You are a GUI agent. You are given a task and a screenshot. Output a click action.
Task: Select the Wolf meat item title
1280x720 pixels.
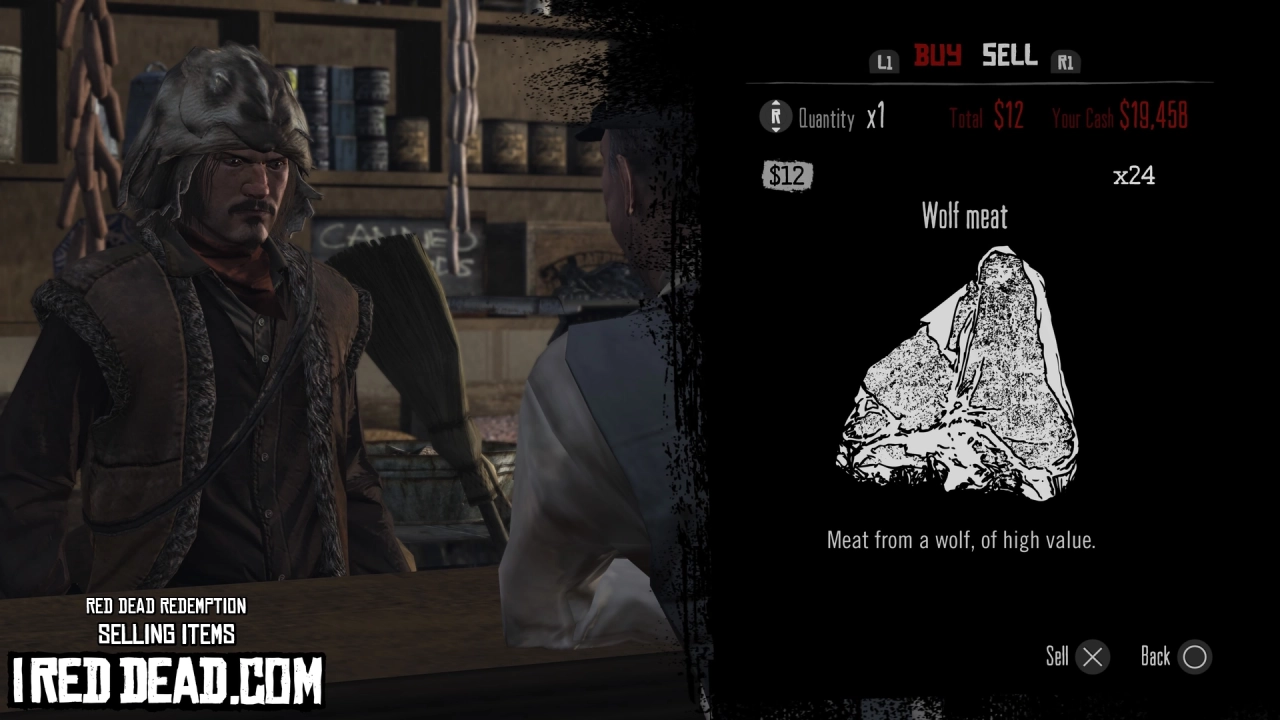[965, 217]
